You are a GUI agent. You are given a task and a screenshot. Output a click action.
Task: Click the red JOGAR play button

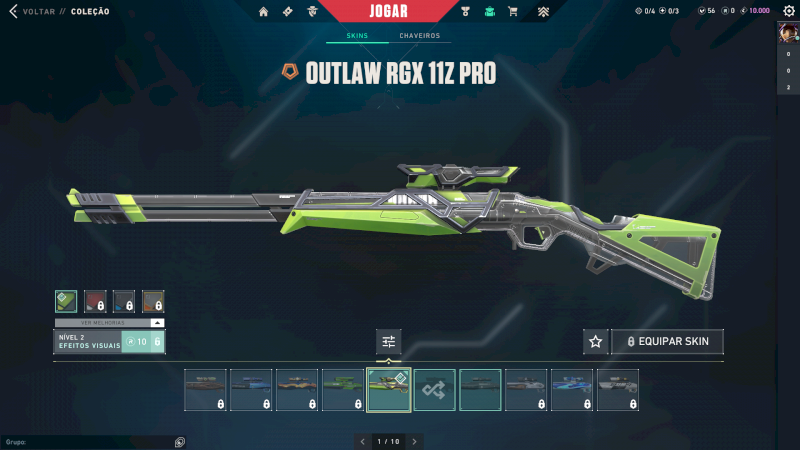[400, 12]
